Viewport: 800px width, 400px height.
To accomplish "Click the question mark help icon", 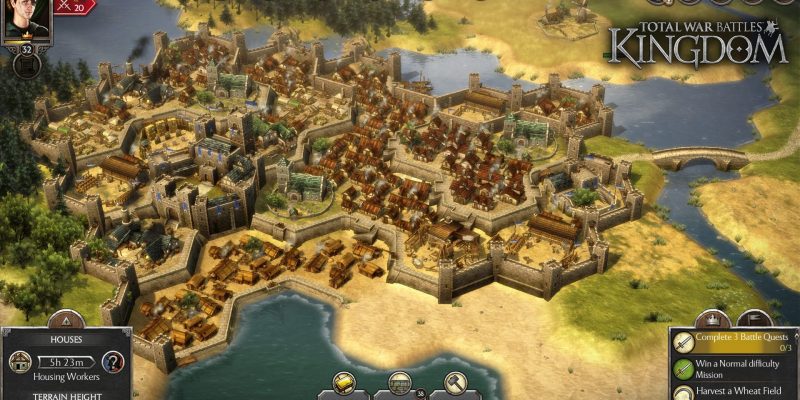I will pos(114,362).
